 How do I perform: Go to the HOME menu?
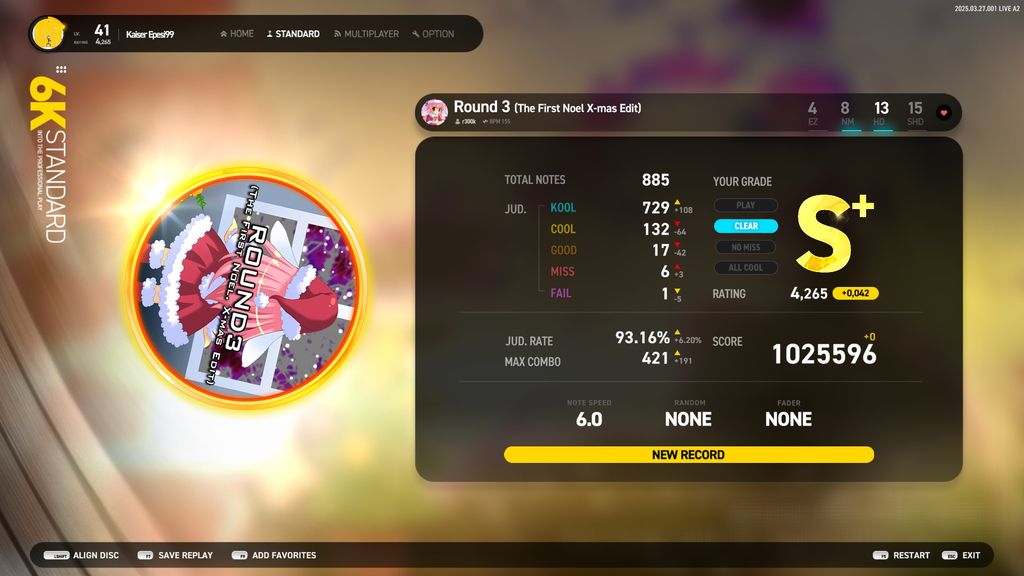tap(237, 34)
